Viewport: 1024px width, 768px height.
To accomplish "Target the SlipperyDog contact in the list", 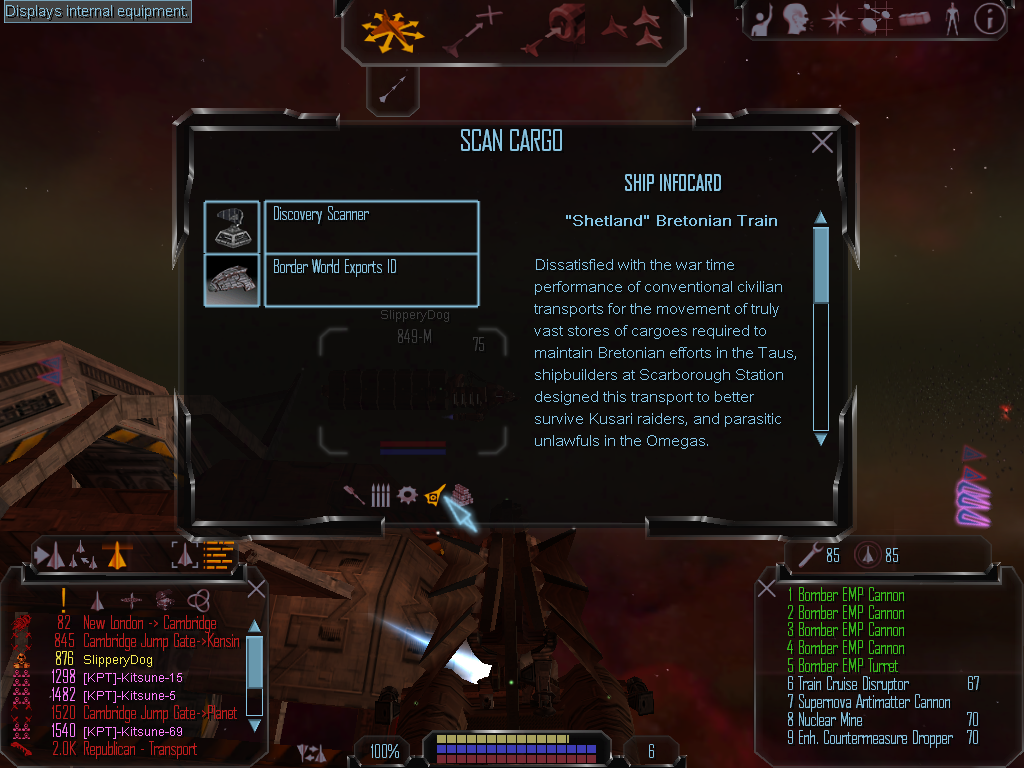I will click(118, 659).
